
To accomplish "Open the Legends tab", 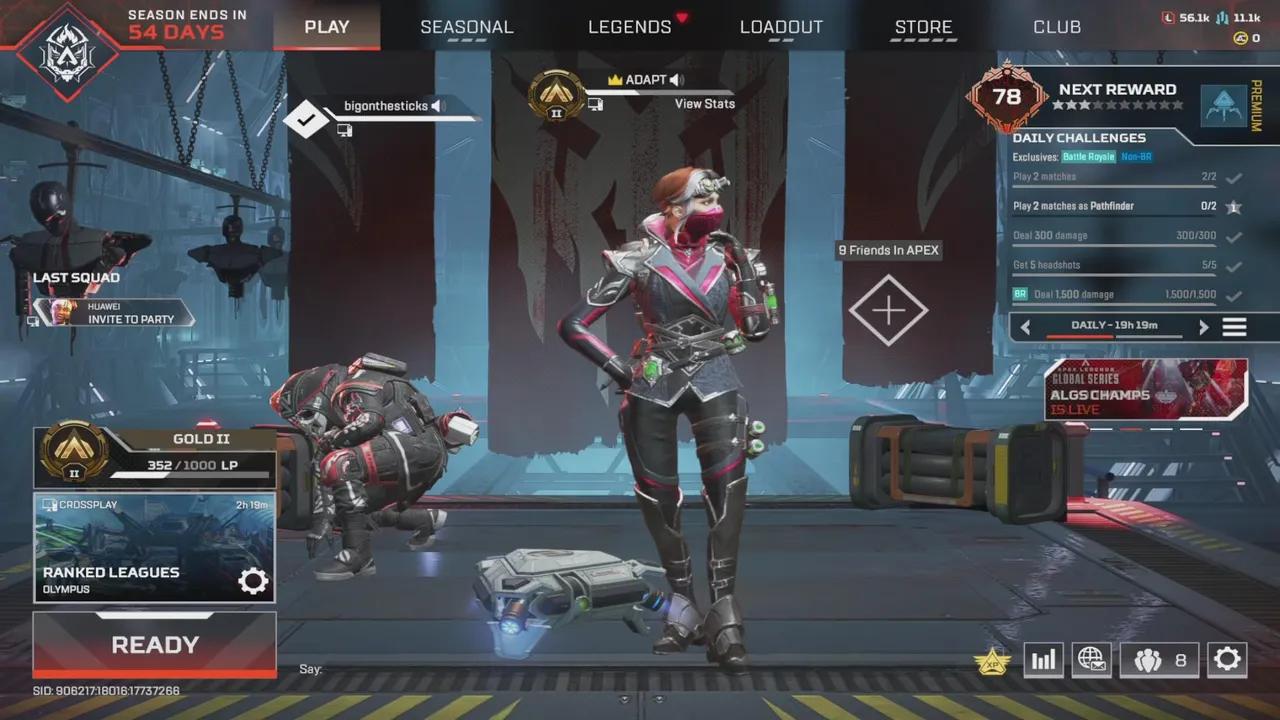I will 630,27.
